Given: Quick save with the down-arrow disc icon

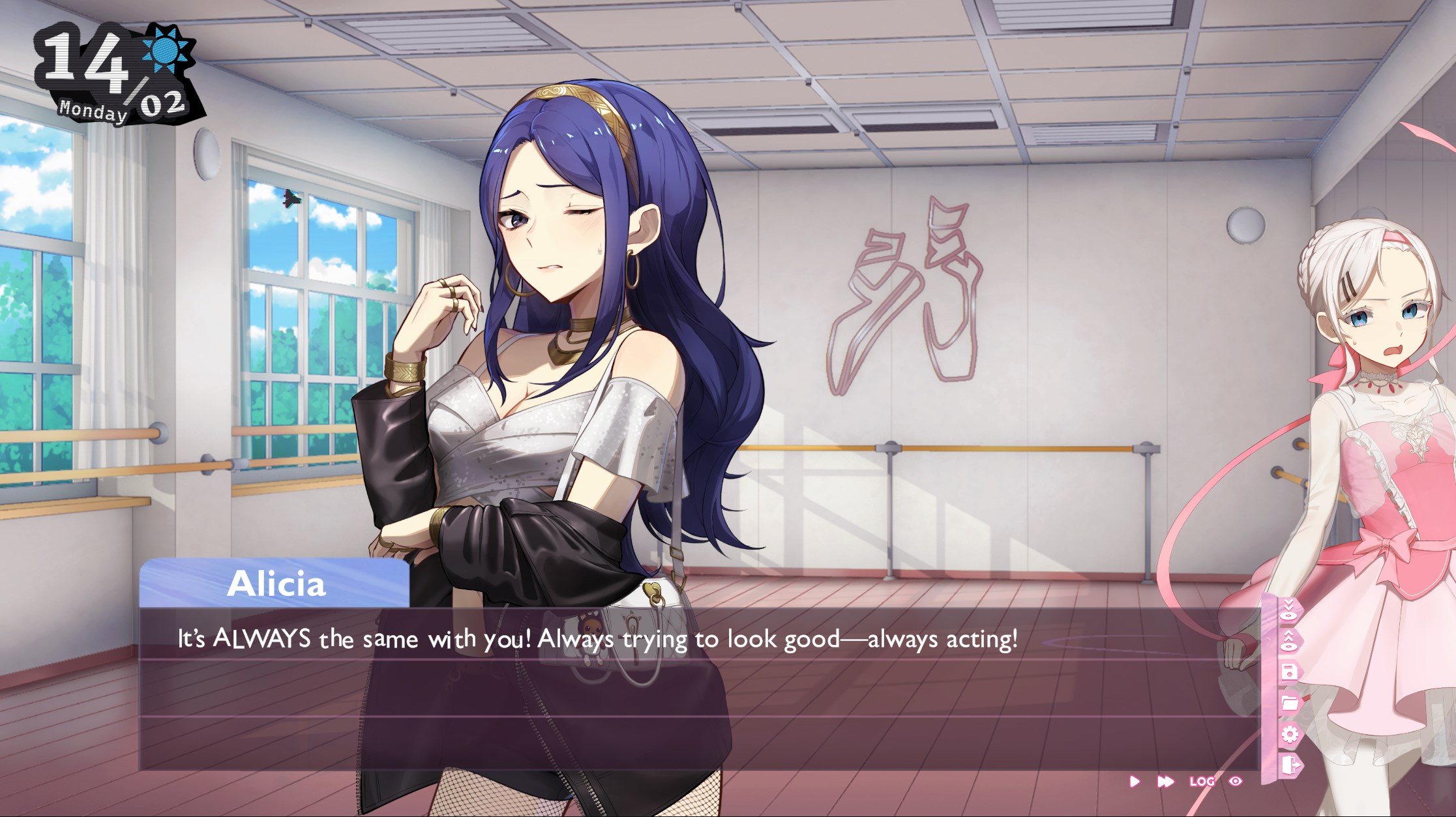Looking at the screenshot, I should click(1289, 610).
